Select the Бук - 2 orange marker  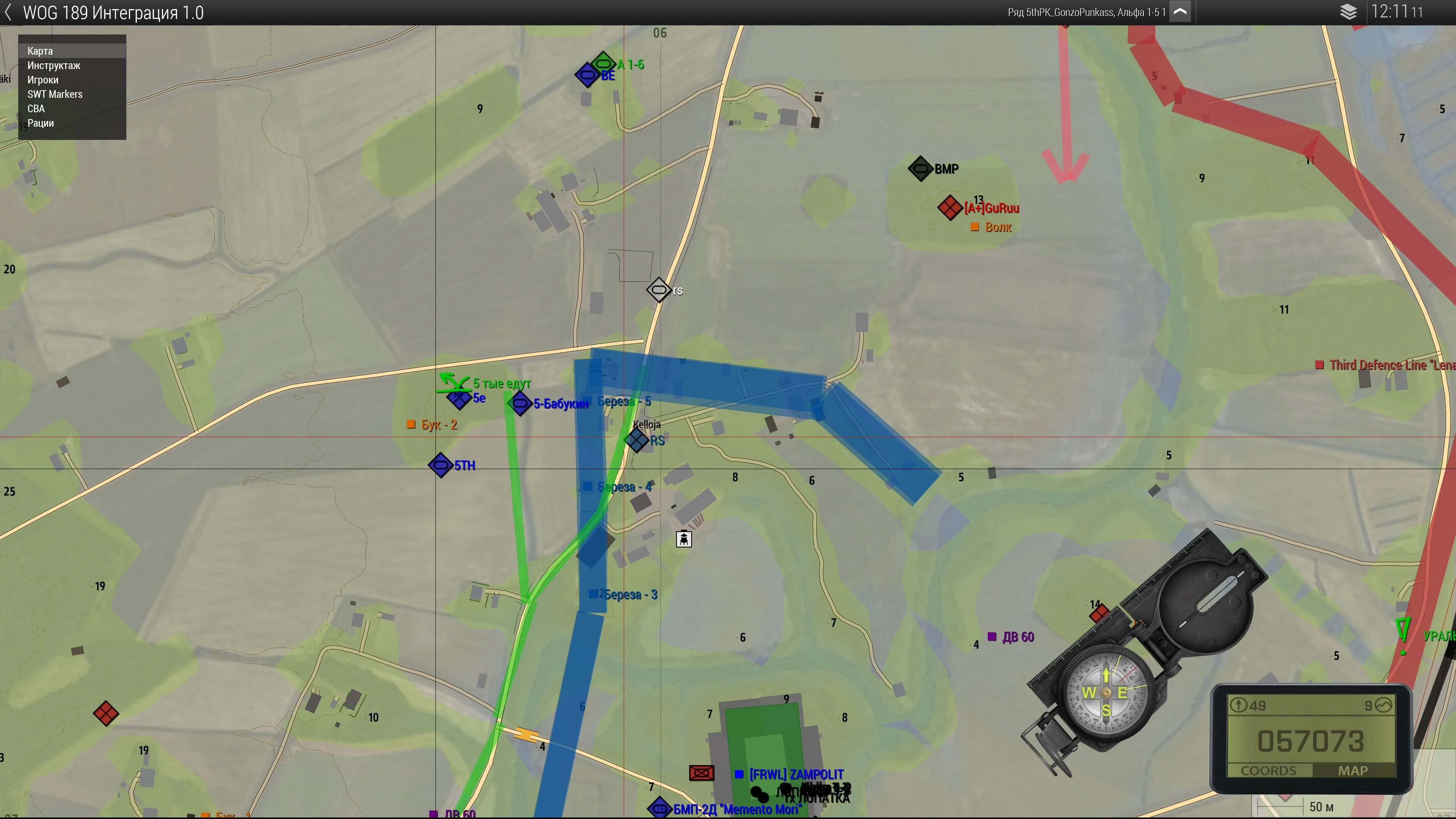click(411, 425)
